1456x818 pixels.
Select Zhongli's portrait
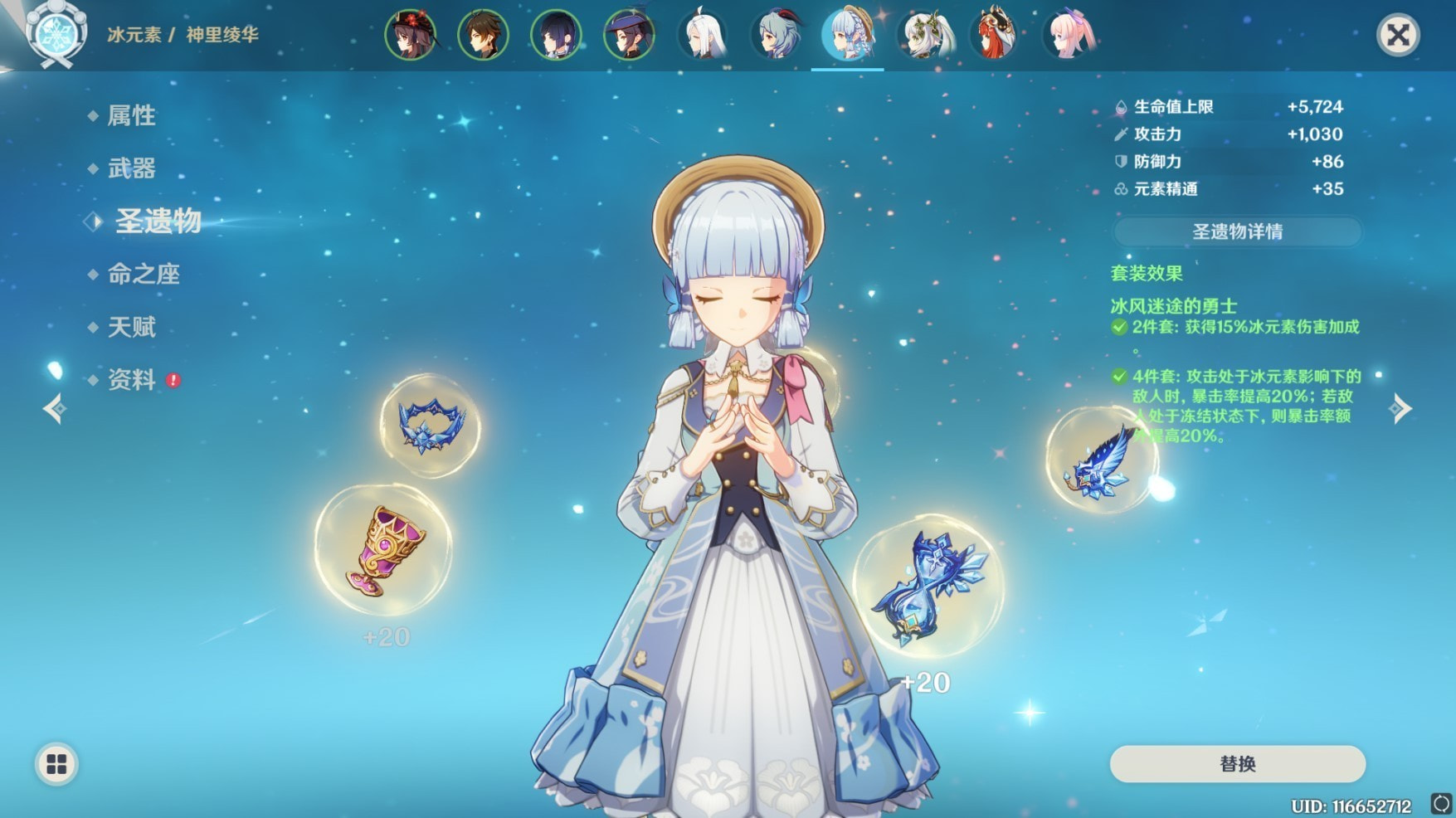click(483, 36)
